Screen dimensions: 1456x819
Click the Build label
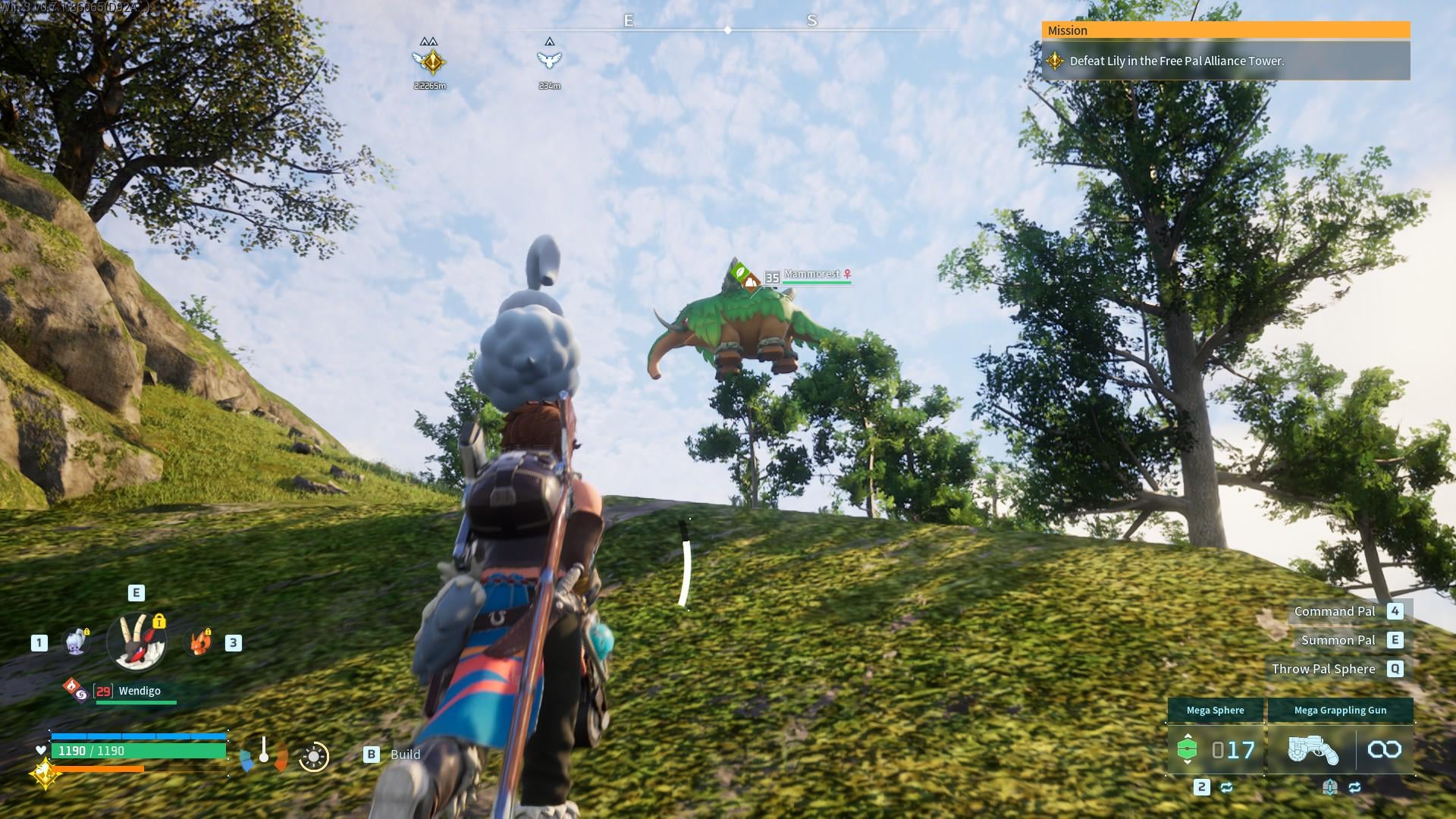405,755
